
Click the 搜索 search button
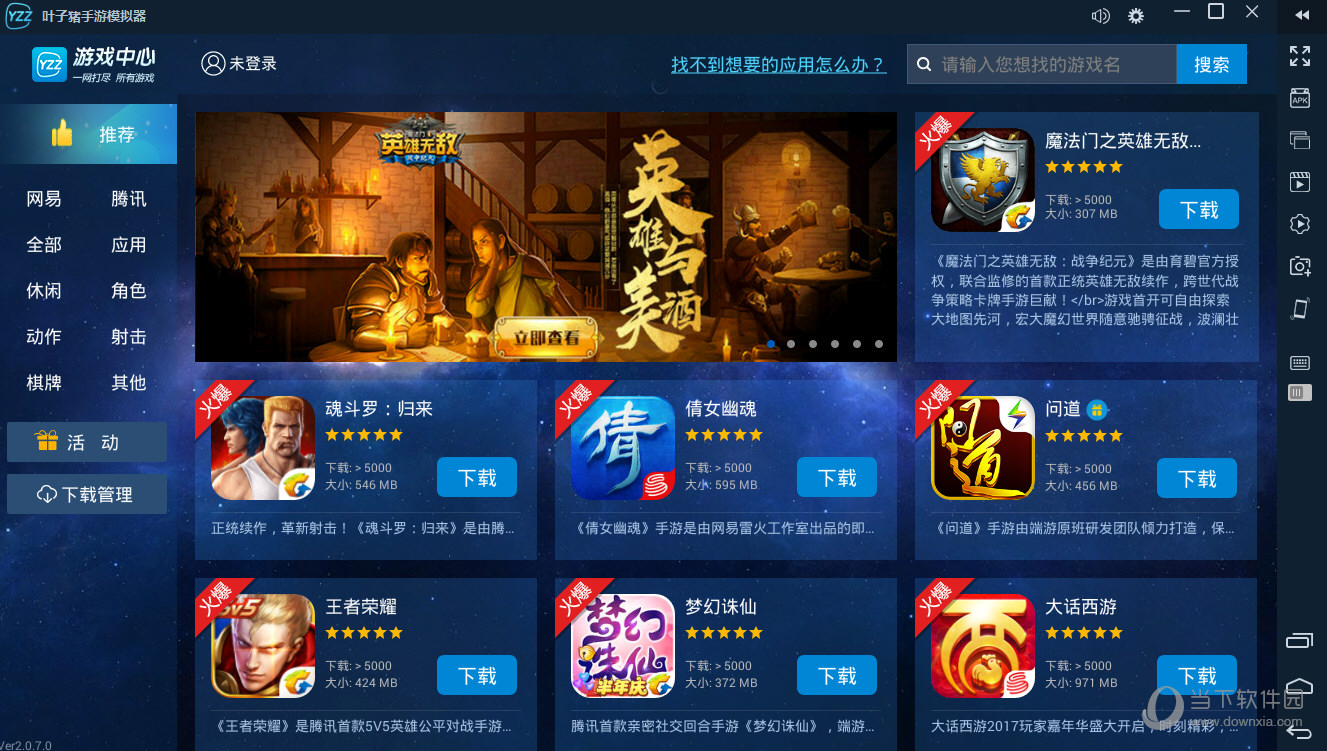[x=1211, y=63]
